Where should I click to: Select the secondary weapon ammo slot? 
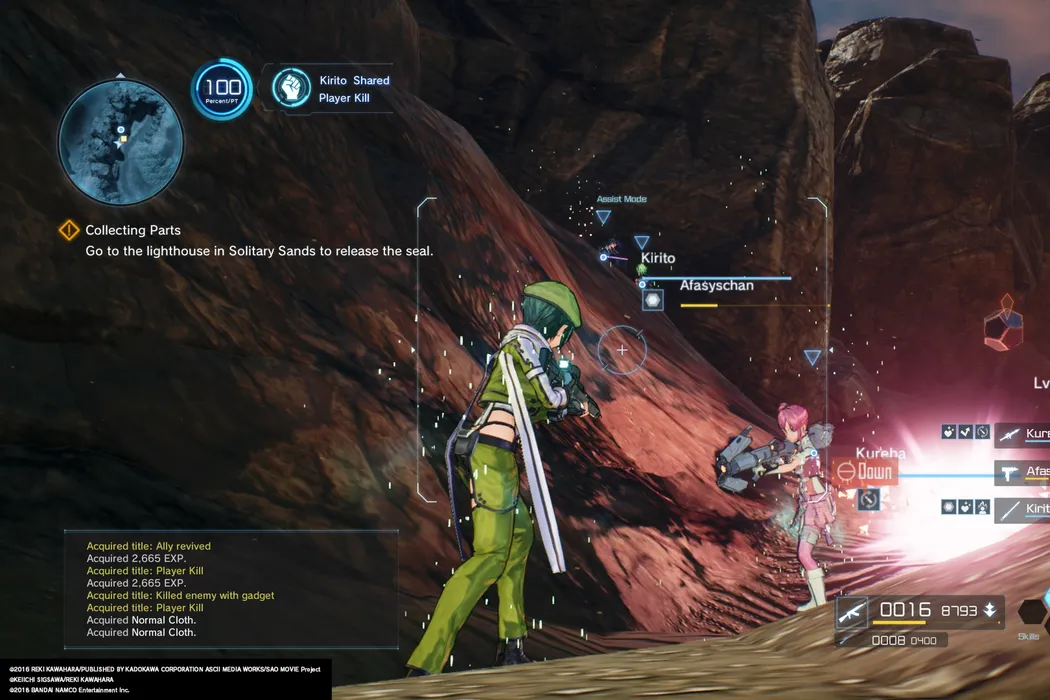[x=904, y=640]
